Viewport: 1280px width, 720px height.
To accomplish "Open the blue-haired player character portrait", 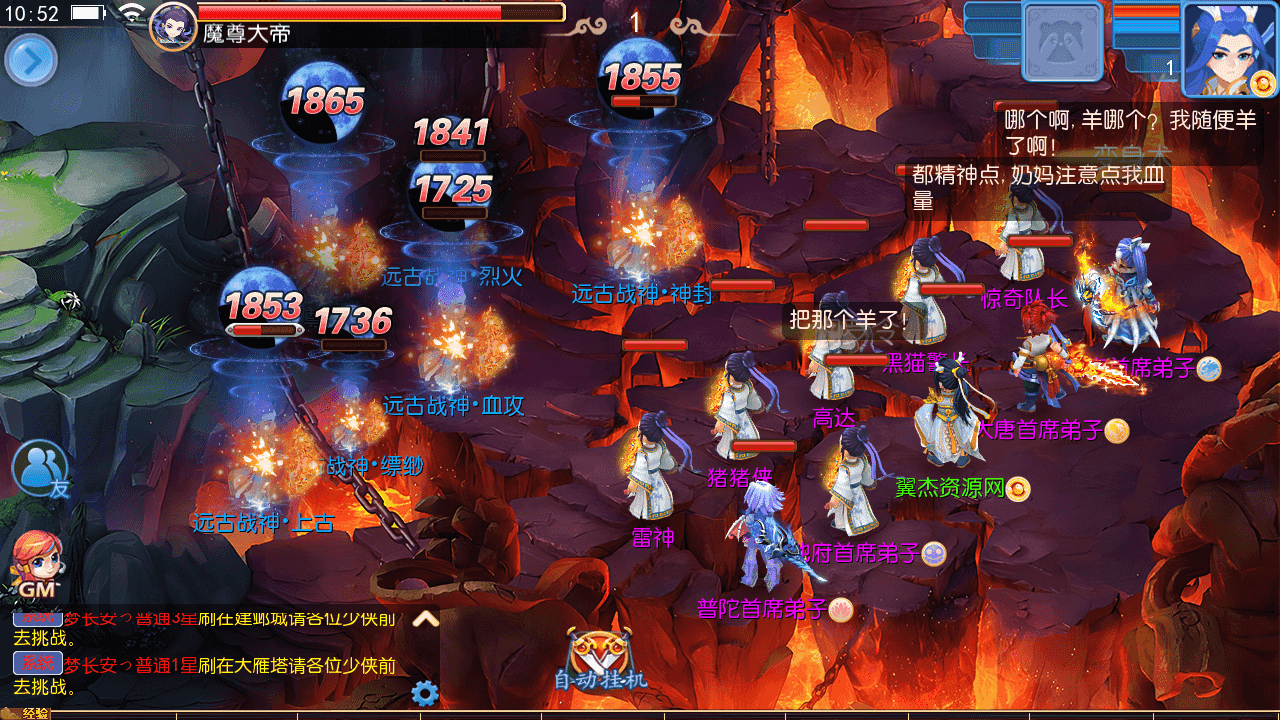I will tap(1229, 46).
